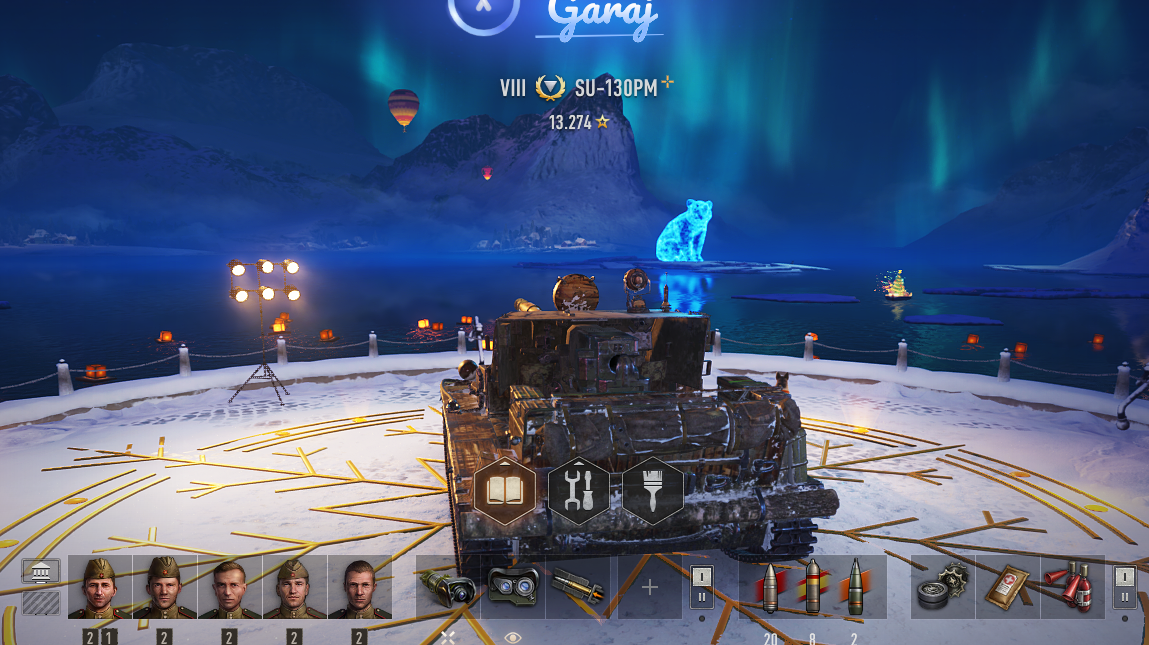Select the last crew member portrait
This screenshot has height=645, width=1149.
click(359, 587)
